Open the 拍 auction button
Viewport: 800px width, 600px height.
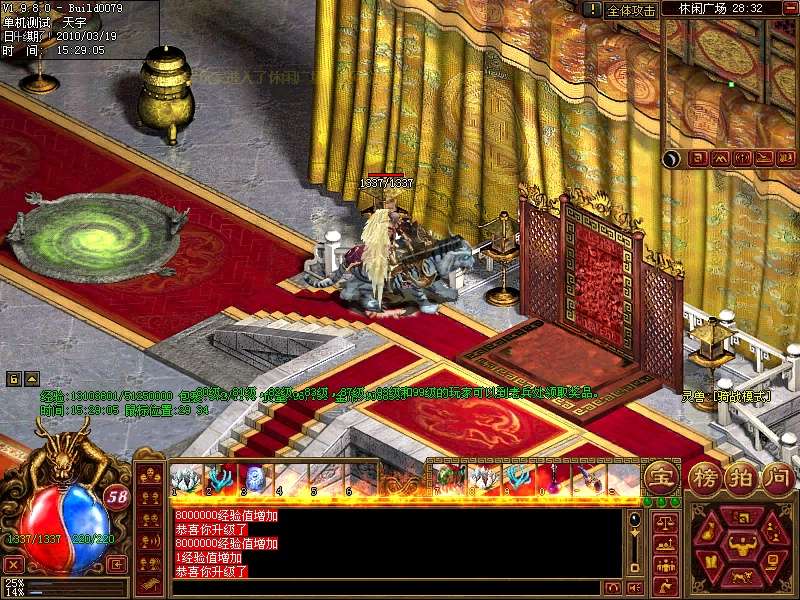742,476
